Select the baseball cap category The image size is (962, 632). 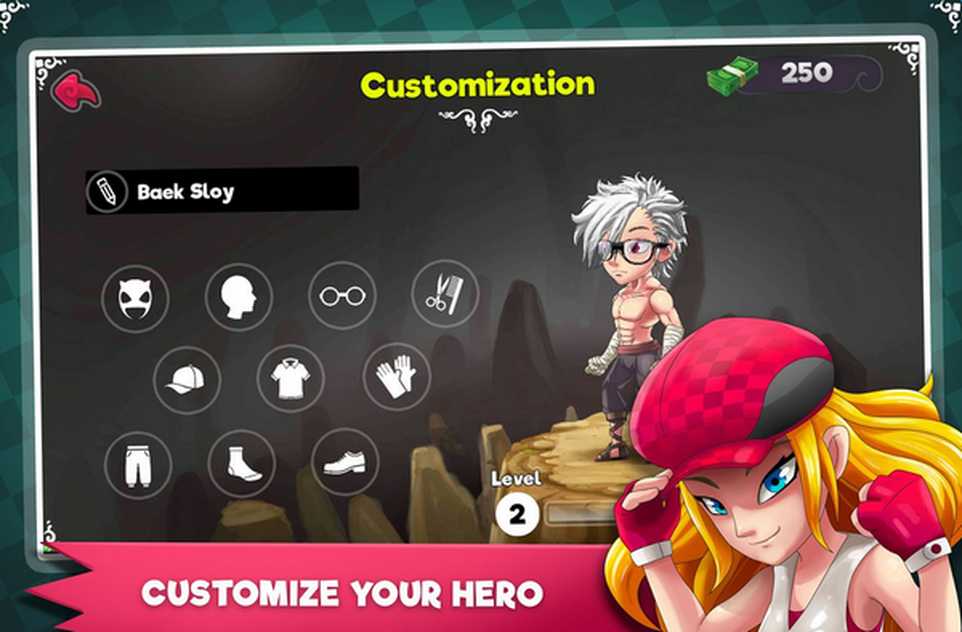[x=187, y=379]
